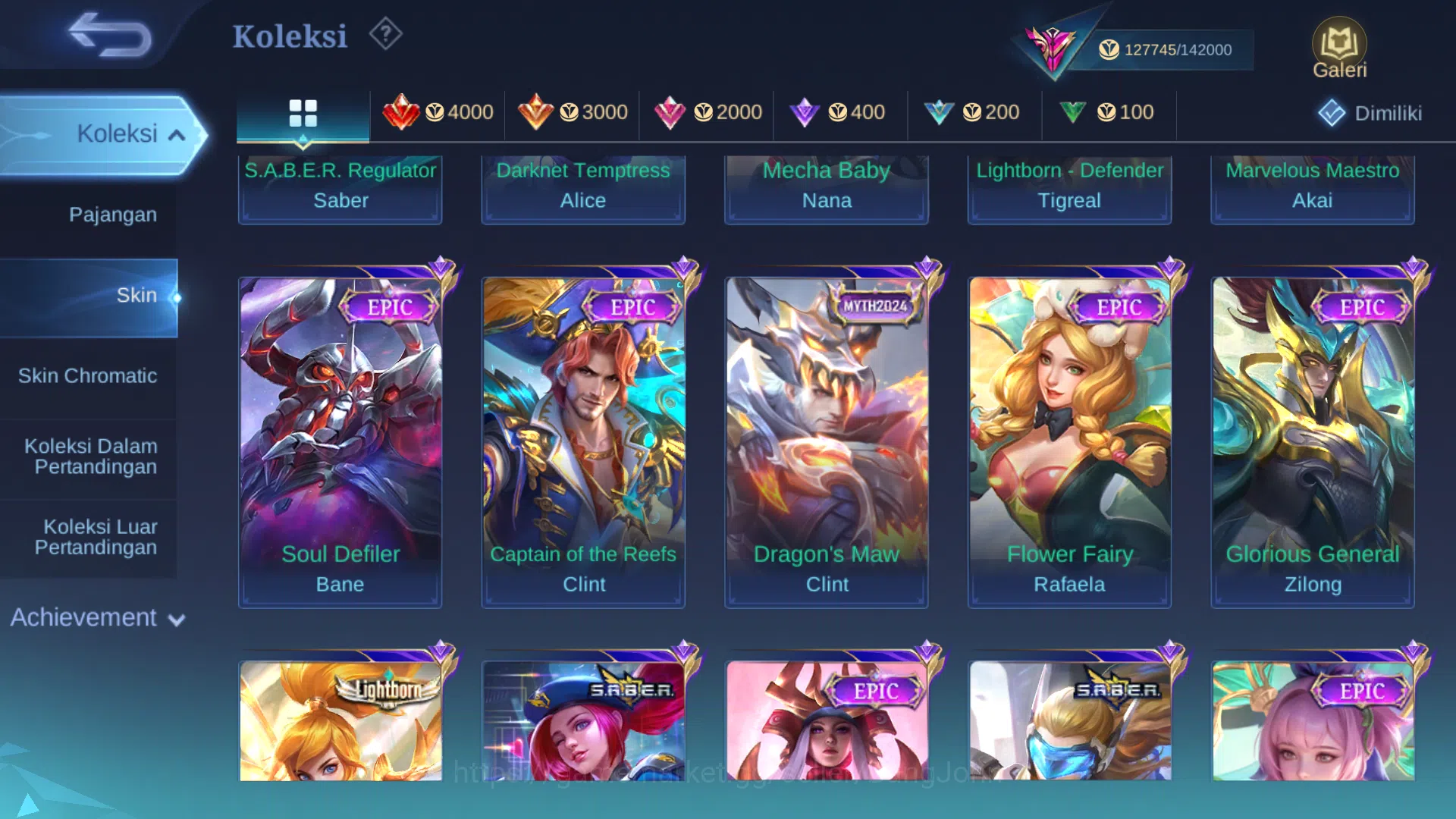Expand the Achievement section
The image size is (1456, 819).
pos(95,618)
